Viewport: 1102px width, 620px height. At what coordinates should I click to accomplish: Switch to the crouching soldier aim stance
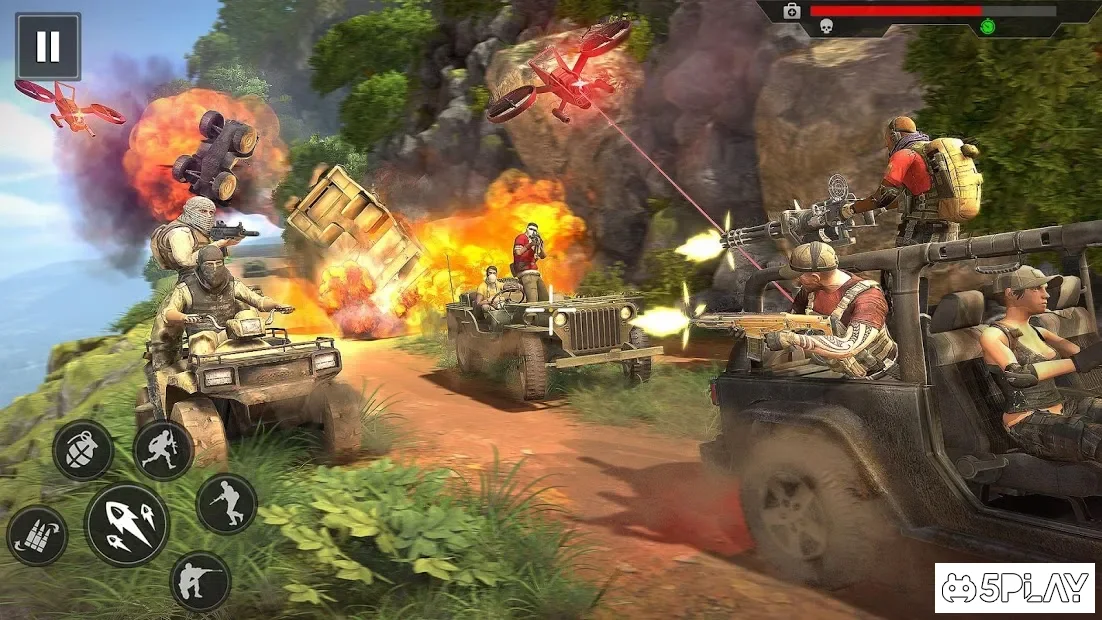pyautogui.click(x=200, y=581)
